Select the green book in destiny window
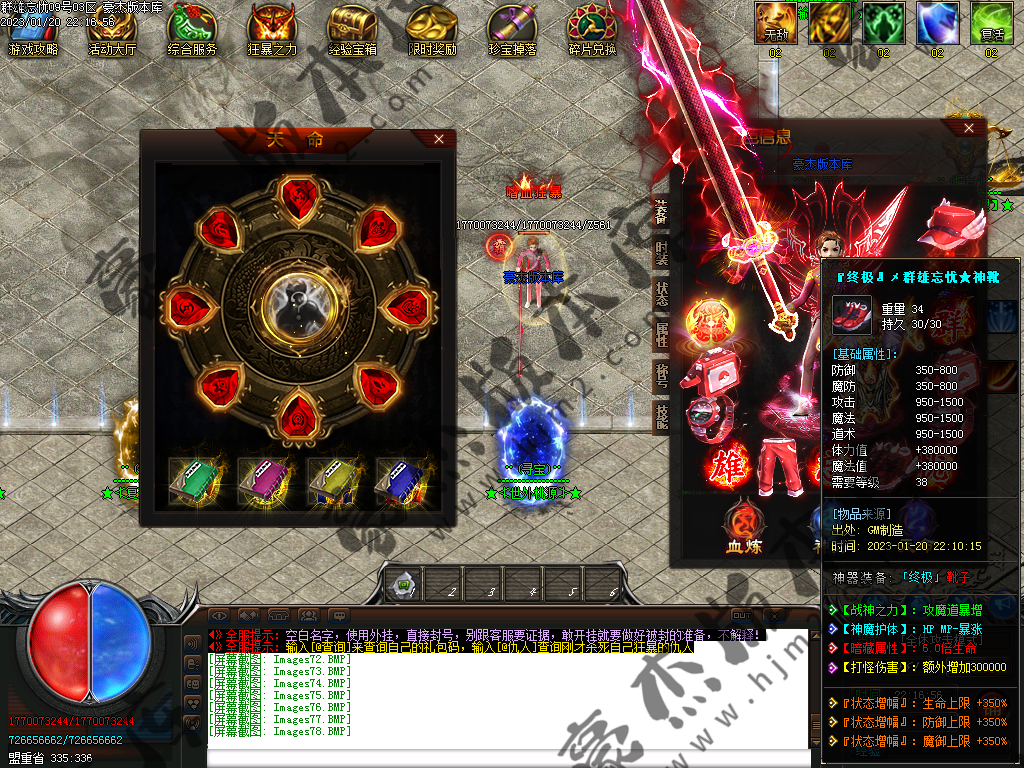Screen dimensions: 1024x768 pyautogui.click(x=194, y=481)
